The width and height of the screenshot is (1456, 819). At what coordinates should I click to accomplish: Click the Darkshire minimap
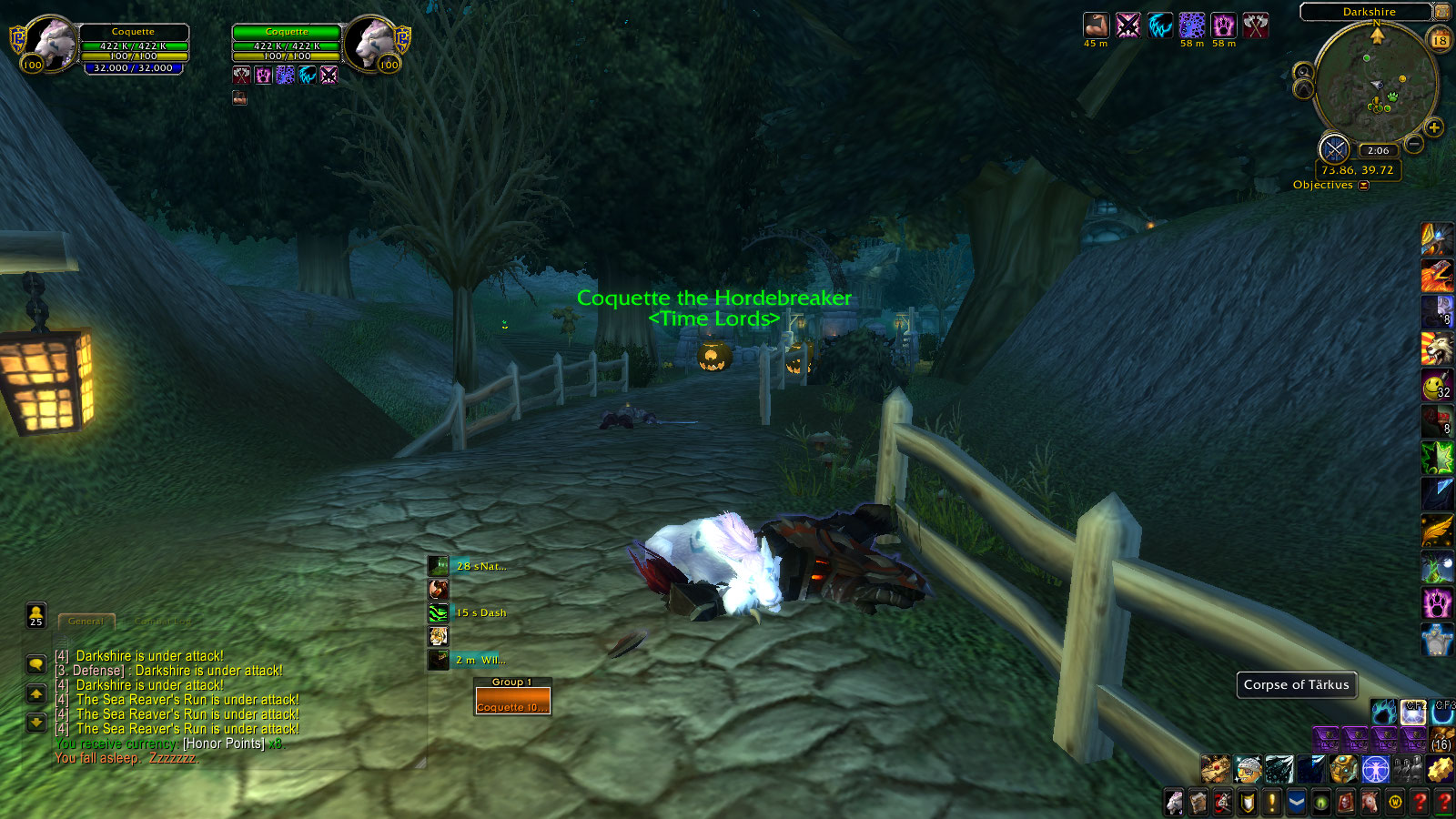(1376, 85)
